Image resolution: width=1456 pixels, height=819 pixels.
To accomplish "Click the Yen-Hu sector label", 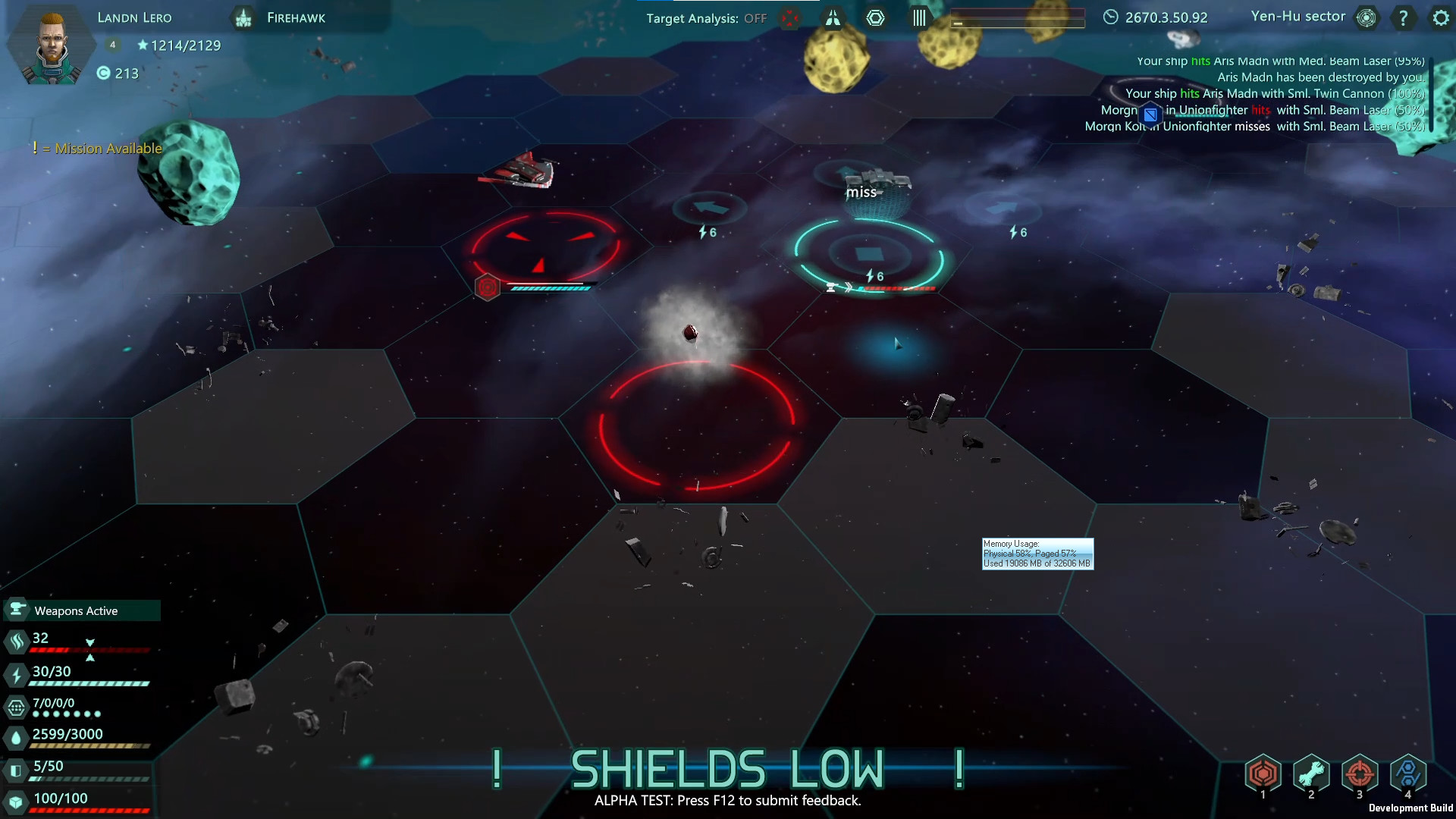I will pos(1298,16).
